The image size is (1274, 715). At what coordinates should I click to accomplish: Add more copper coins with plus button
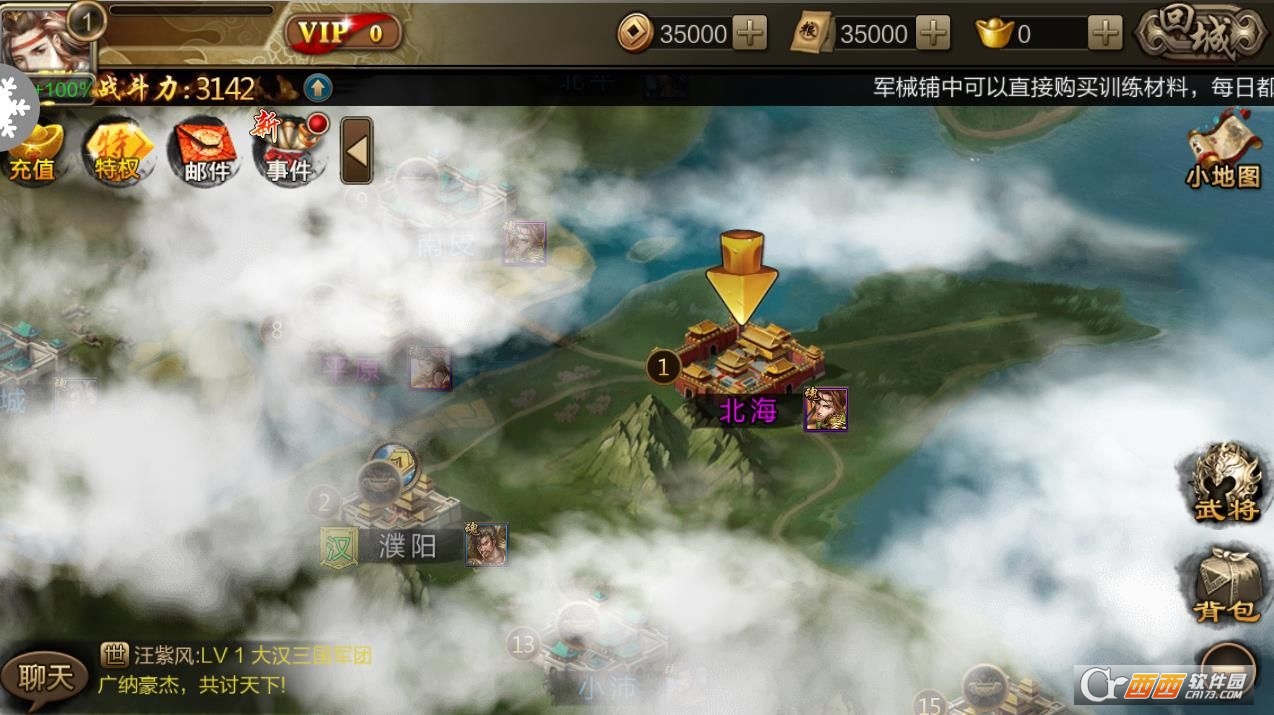(749, 34)
